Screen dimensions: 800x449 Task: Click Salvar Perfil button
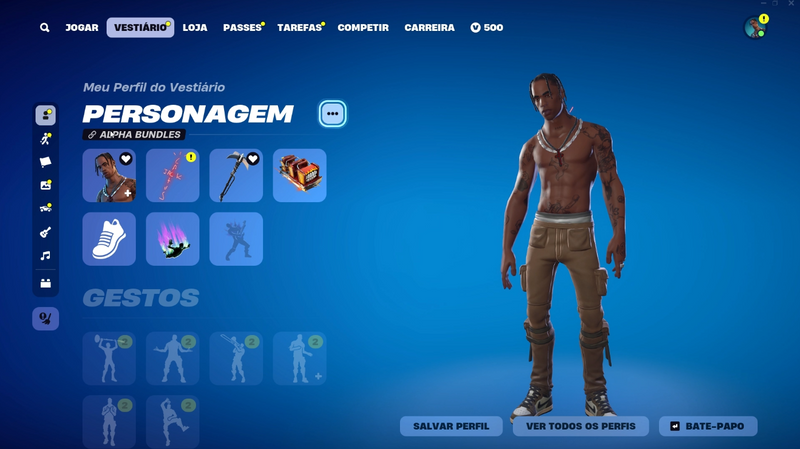pos(451,426)
